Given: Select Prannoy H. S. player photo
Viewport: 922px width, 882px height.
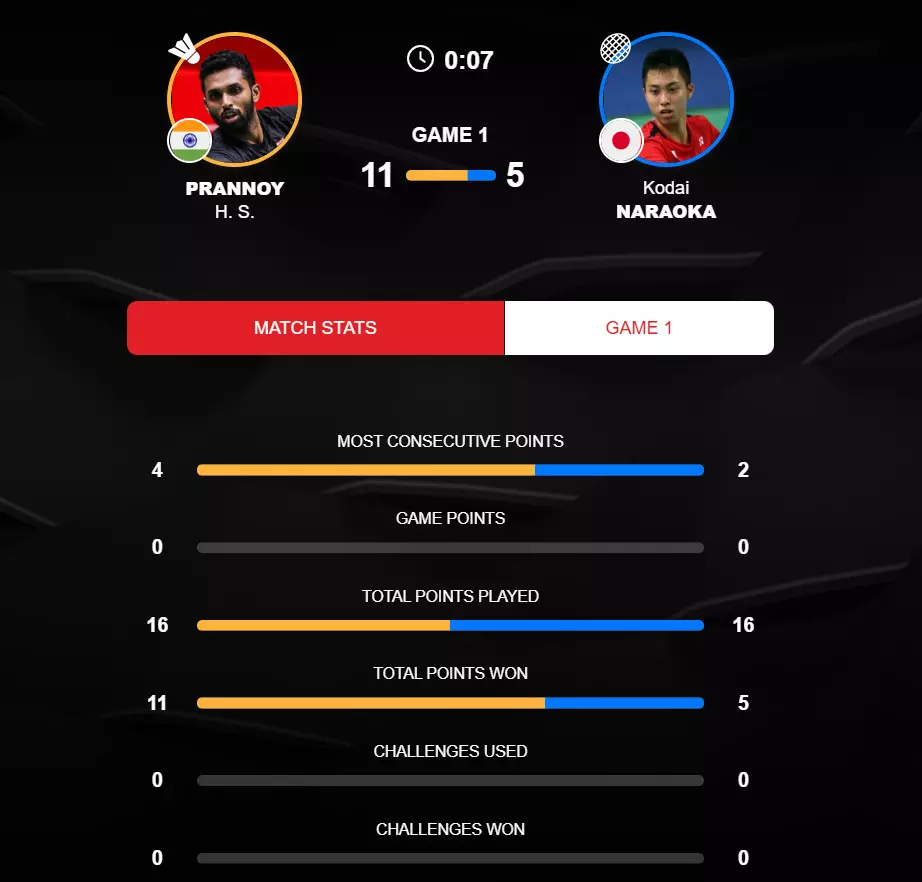Looking at the screenshot, I should coord(235,99).
